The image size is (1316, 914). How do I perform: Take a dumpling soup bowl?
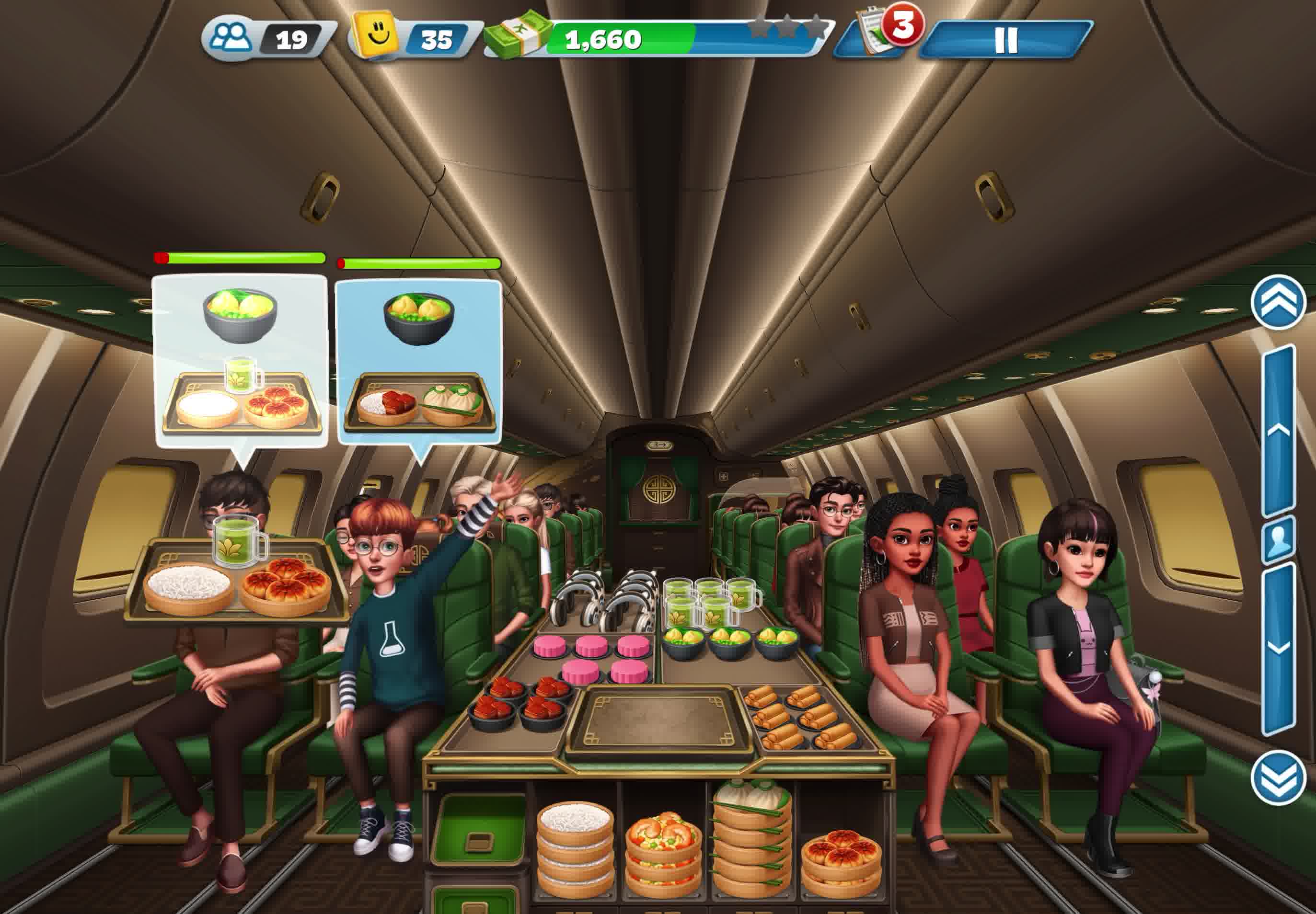pos(729,641)
